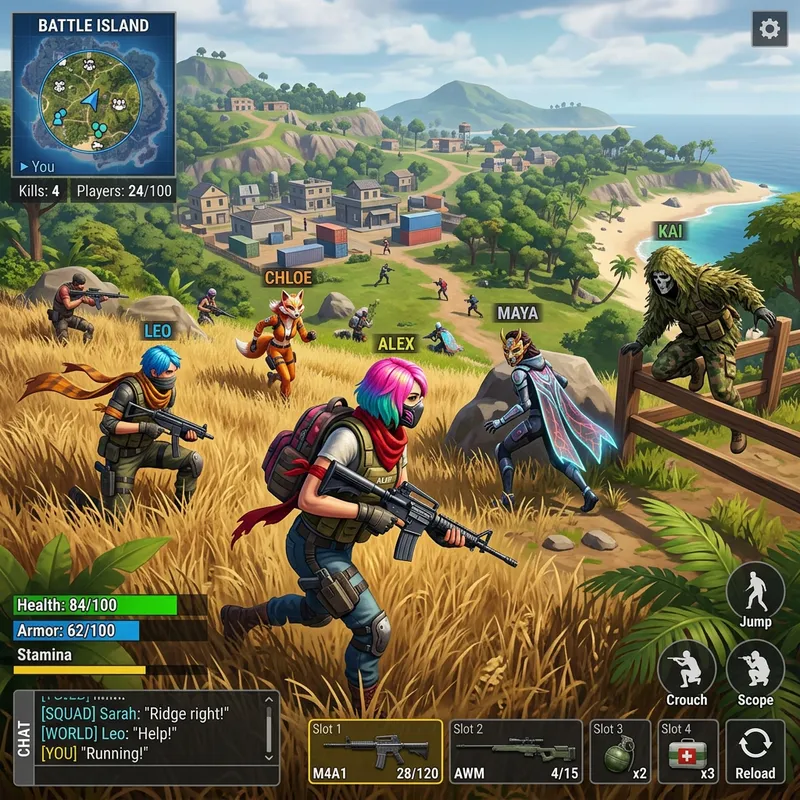Tap the Jump button

(755, 595)
